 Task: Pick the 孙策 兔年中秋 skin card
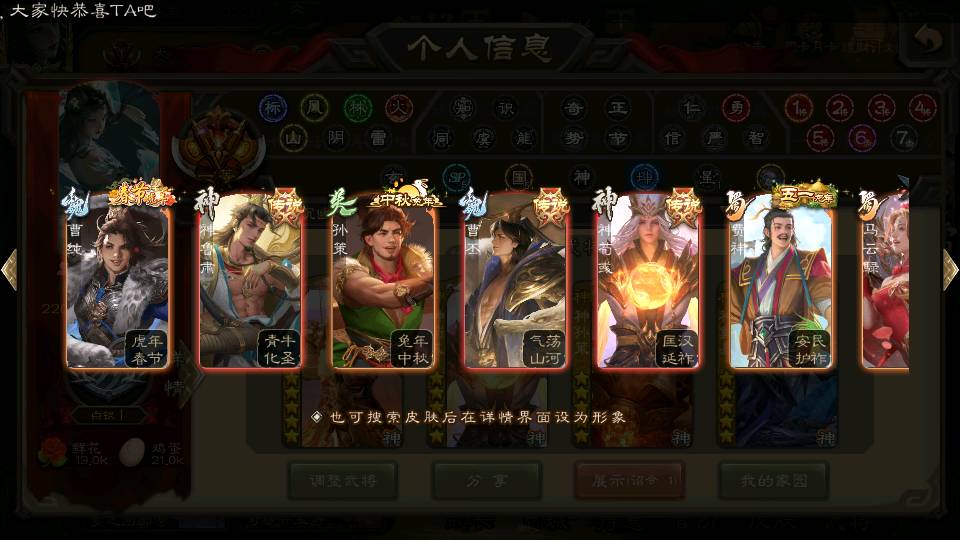383,285
